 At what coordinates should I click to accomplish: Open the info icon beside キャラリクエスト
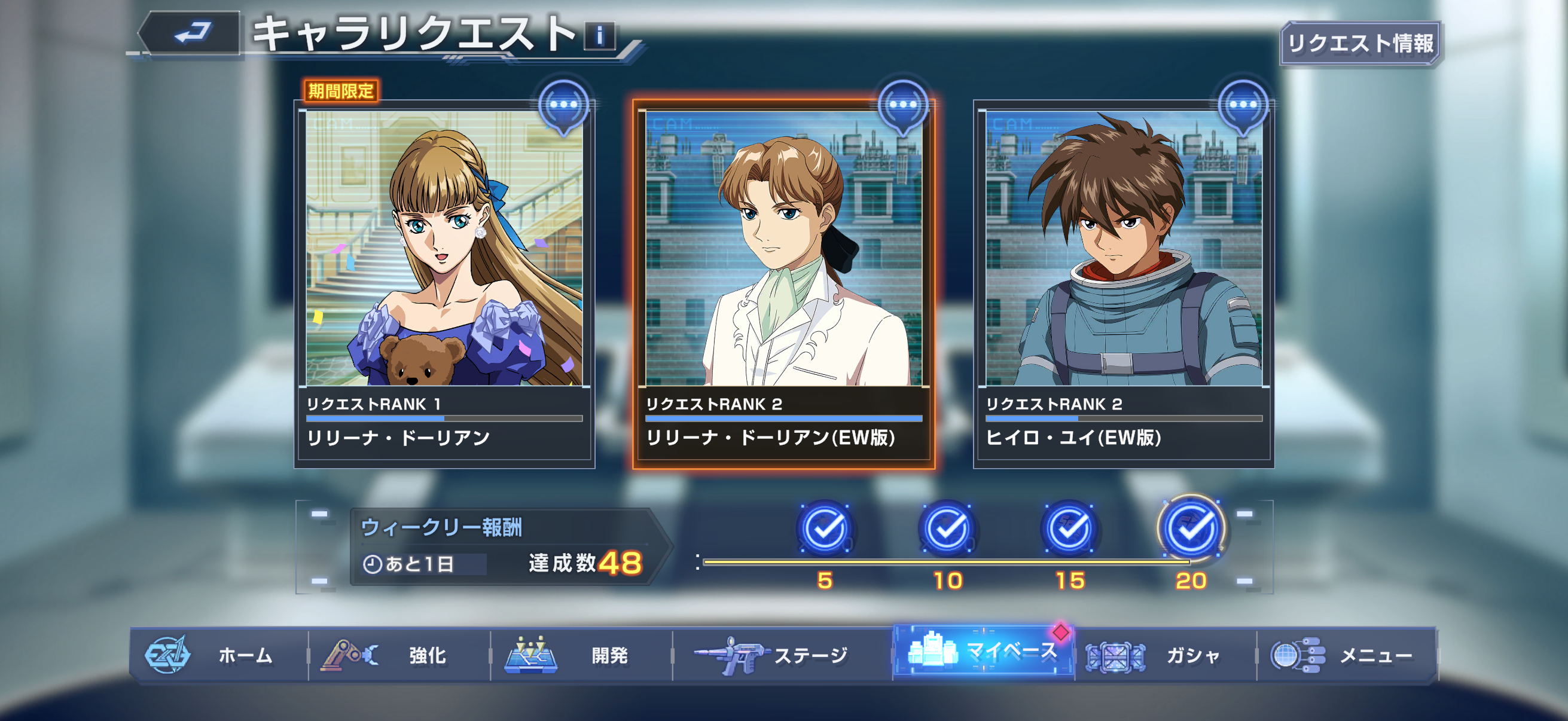tap(600, 36)
